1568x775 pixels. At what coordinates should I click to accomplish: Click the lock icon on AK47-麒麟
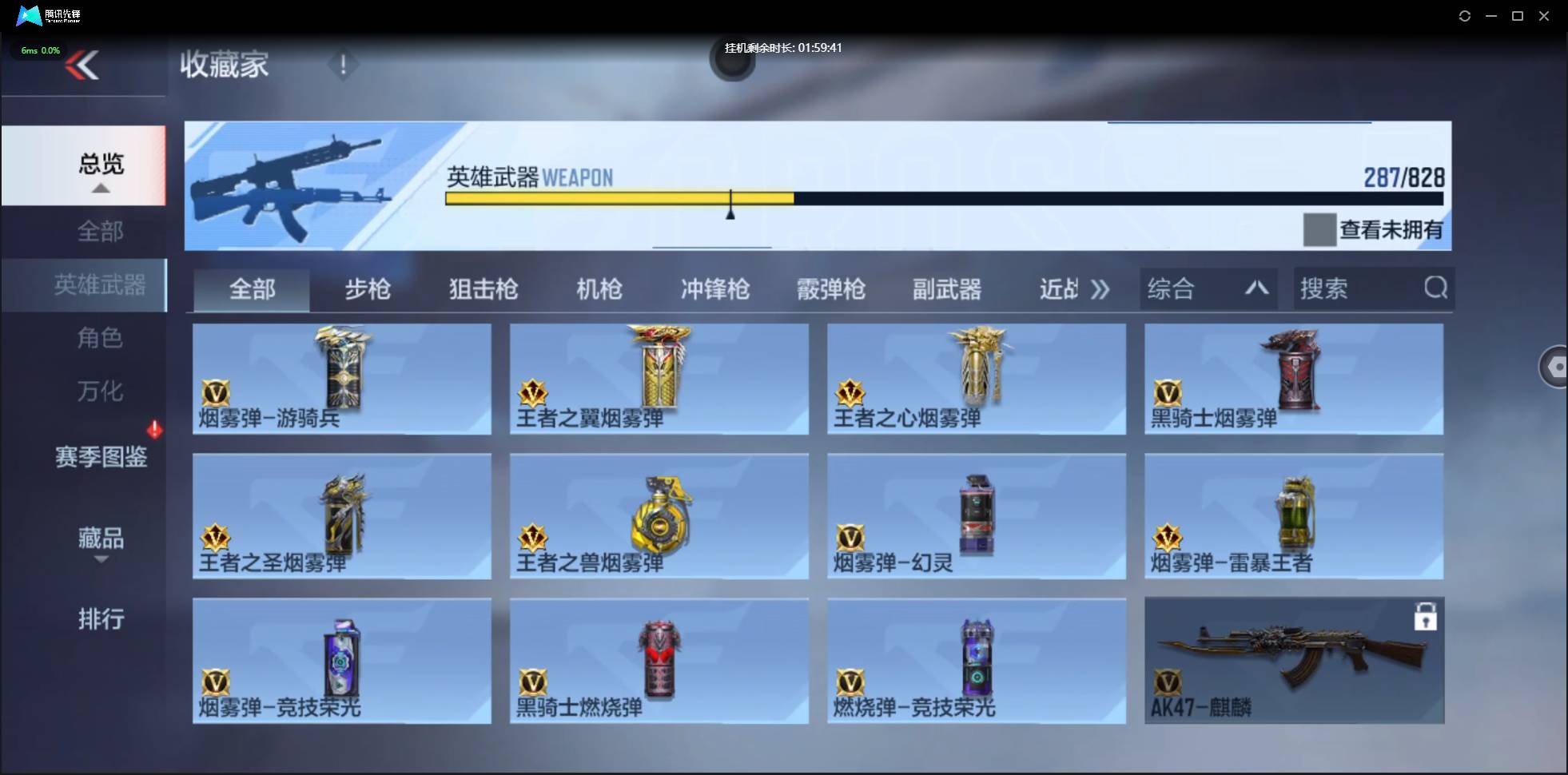tap(1427, 617)
